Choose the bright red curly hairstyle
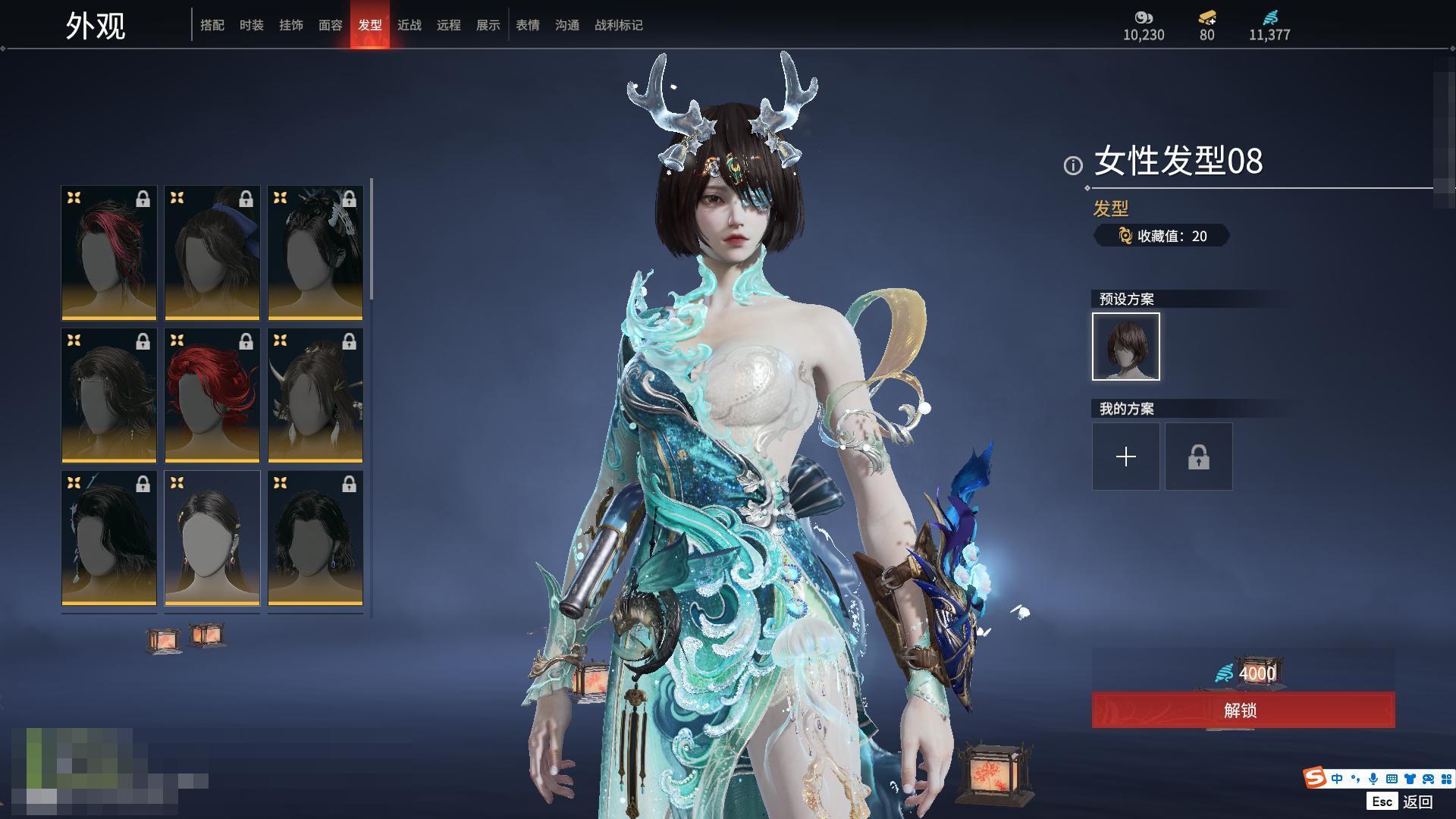Viewport: 1456px width, 819px height. coord(212,395)
